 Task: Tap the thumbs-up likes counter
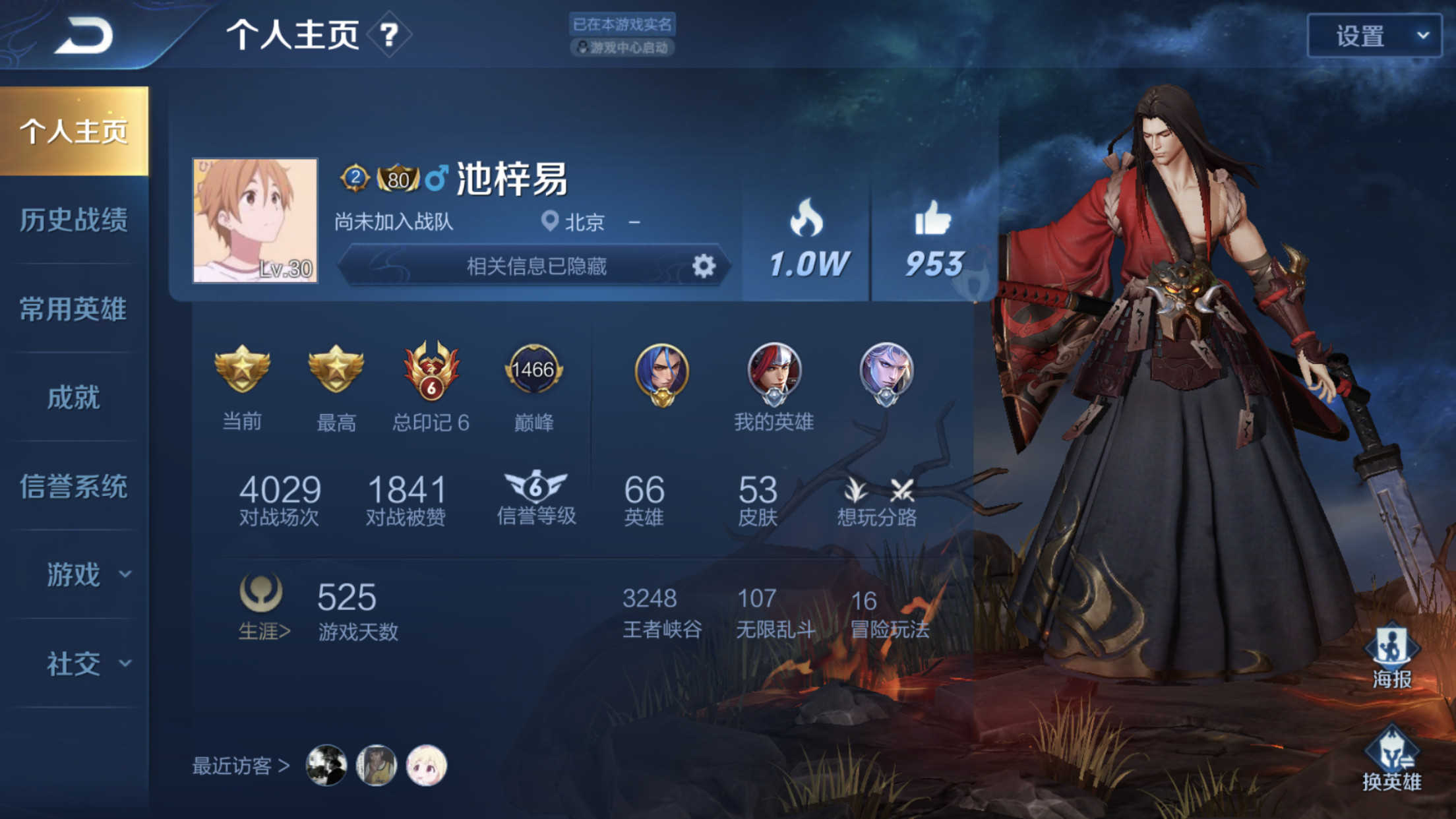tap(933, 241)
